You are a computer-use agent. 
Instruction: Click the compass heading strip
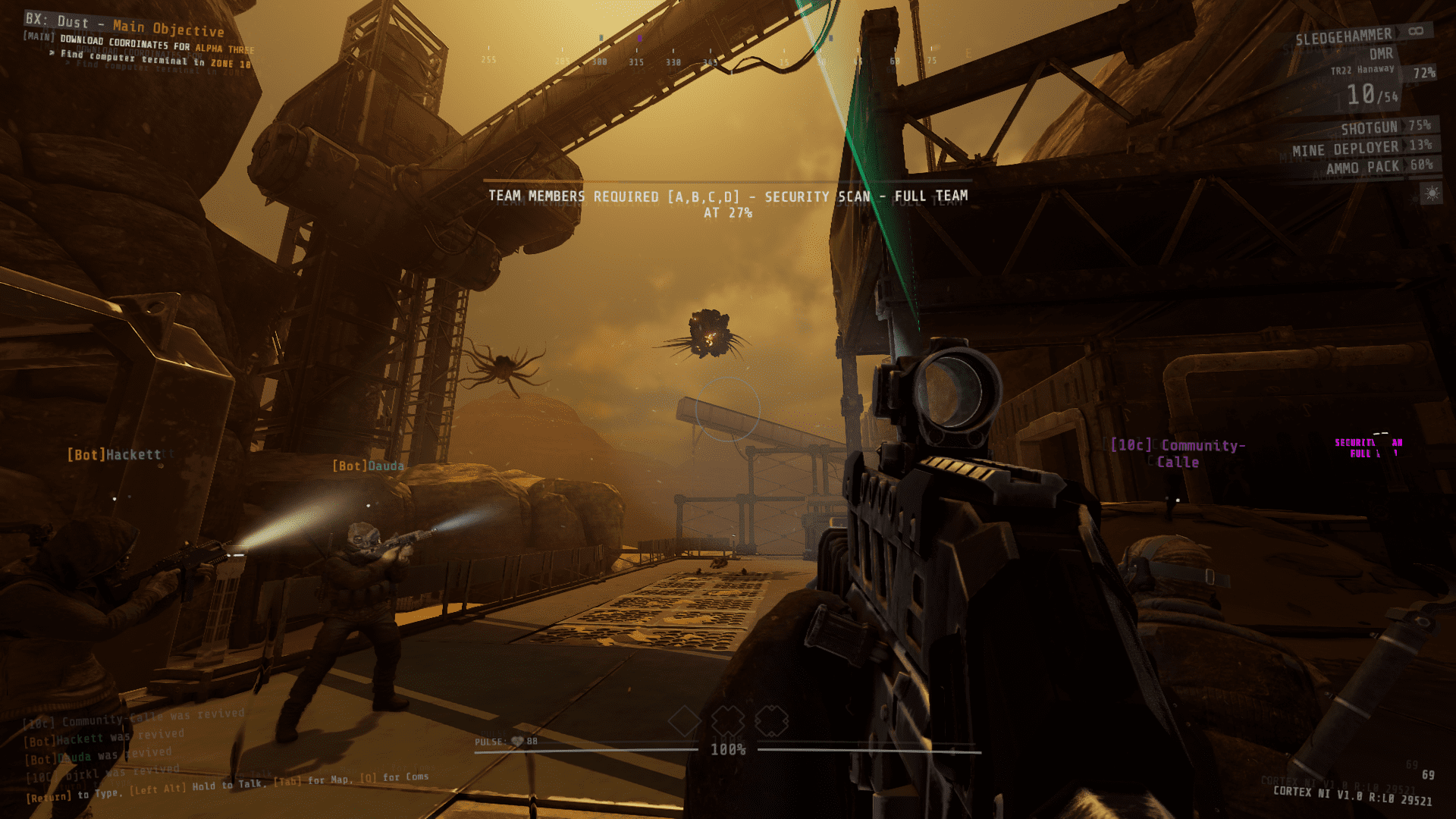pyautogui.click(x=711, y=59)
